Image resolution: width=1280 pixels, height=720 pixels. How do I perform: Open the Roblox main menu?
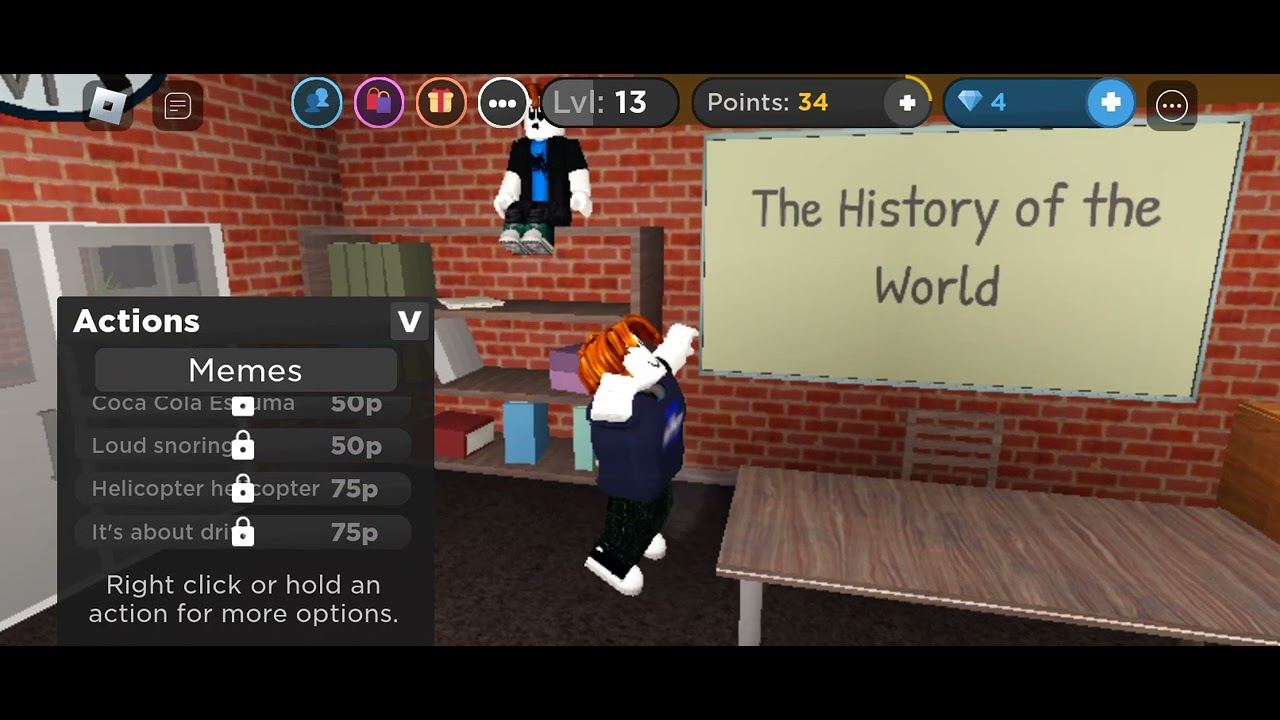[106, 105]
